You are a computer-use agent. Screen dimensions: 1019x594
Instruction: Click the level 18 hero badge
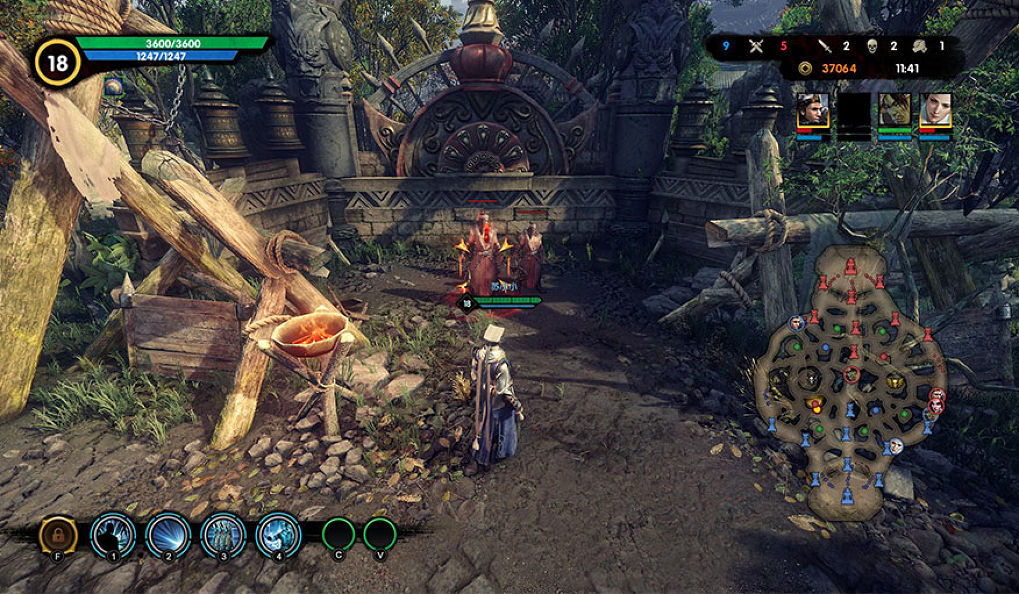pos(58,62)
